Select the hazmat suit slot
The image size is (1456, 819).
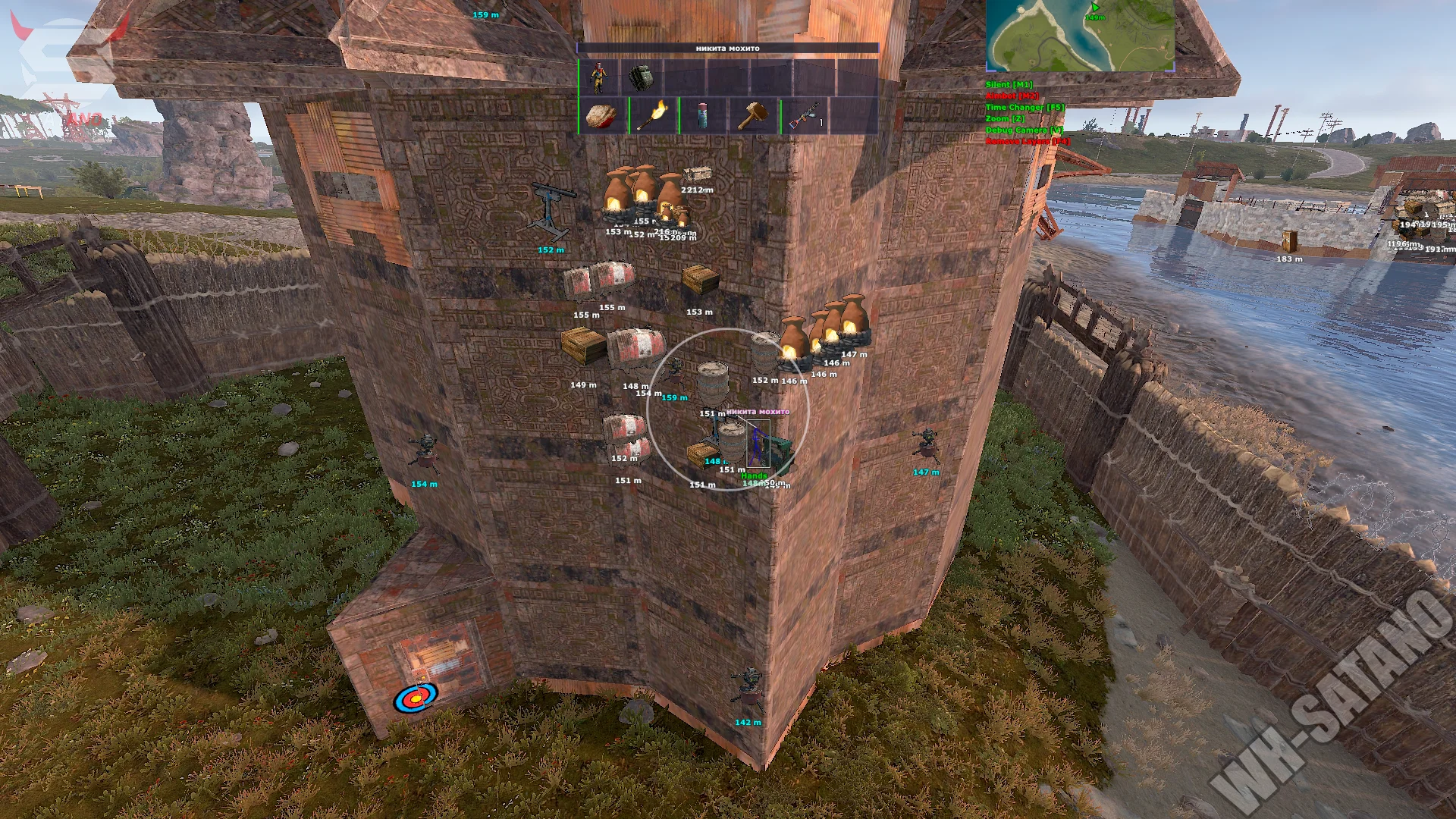pyautogui.click(x=599, y=77)
